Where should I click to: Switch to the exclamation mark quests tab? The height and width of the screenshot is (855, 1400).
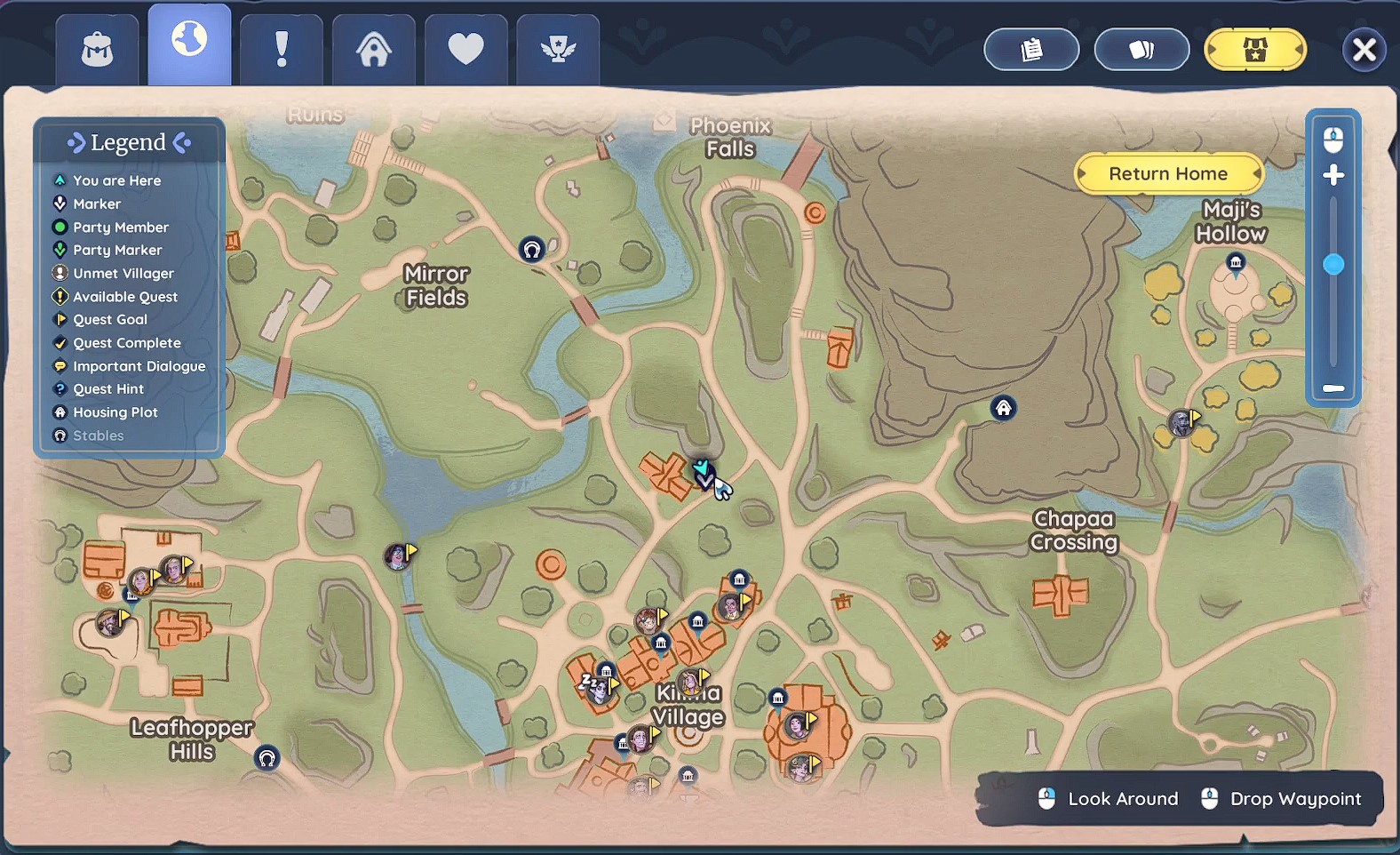click(x=282, y=50)
